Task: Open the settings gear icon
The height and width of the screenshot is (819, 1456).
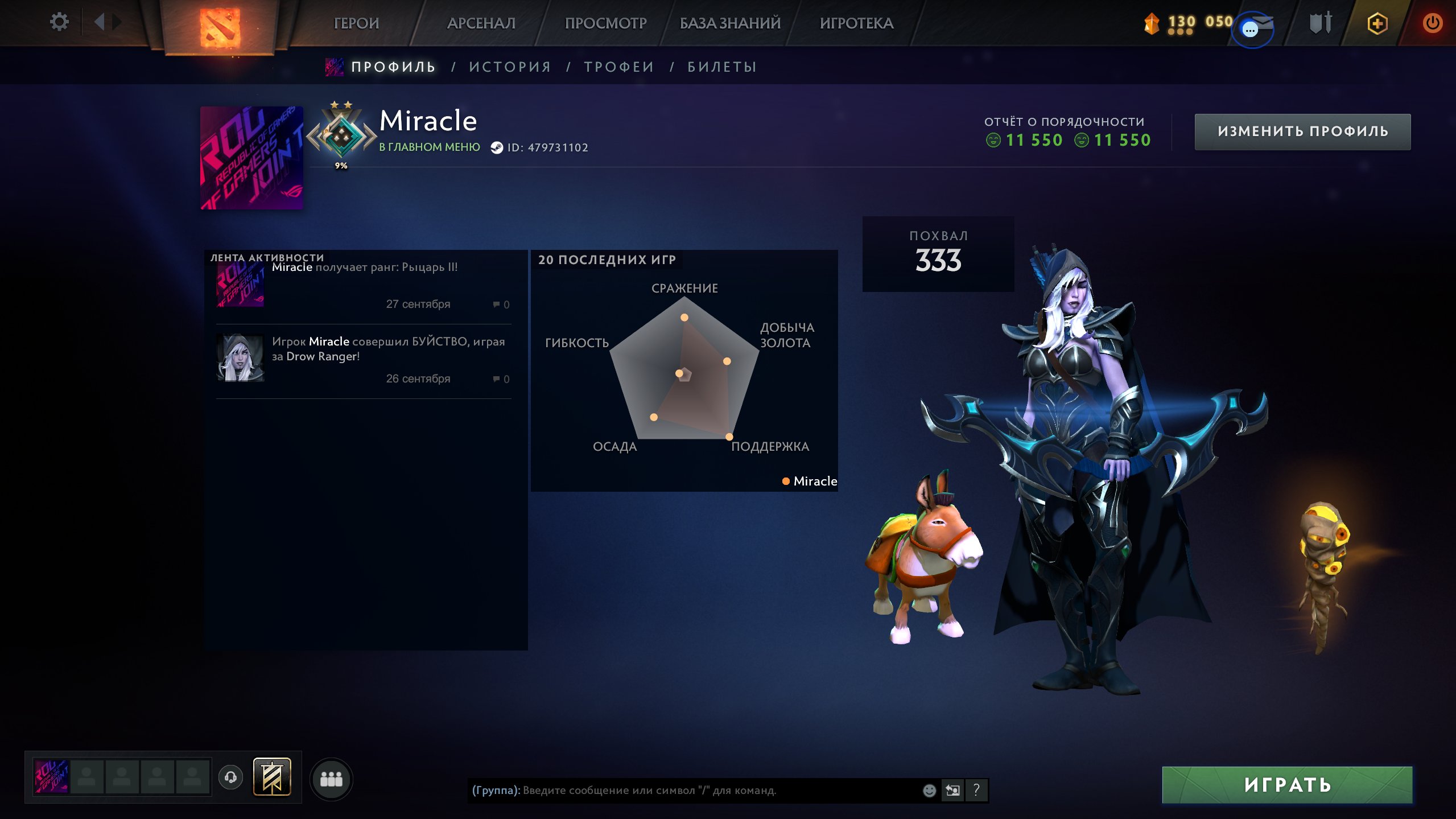Action: pos(59,22)
